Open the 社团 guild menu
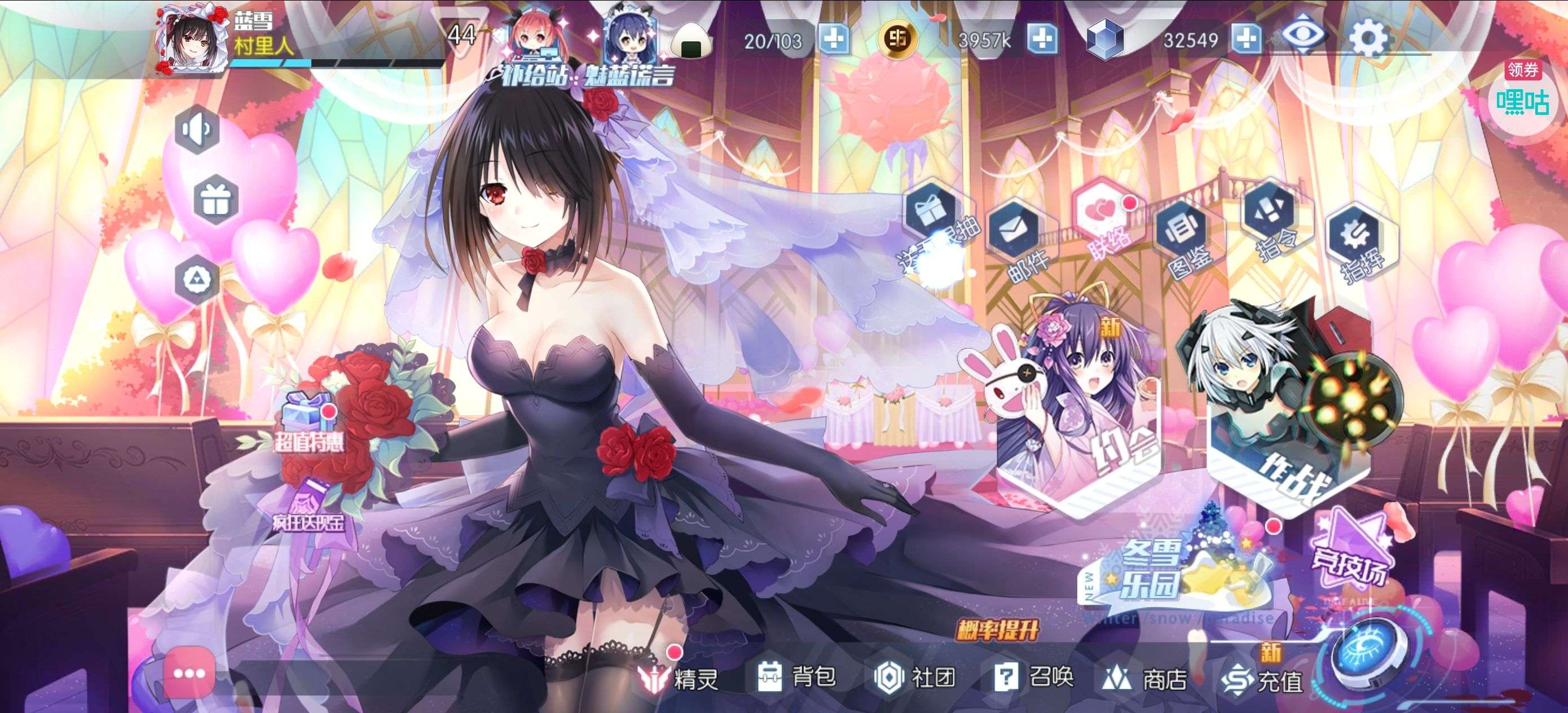This screenshot has height=713, width=1568. tap(915, 676)
